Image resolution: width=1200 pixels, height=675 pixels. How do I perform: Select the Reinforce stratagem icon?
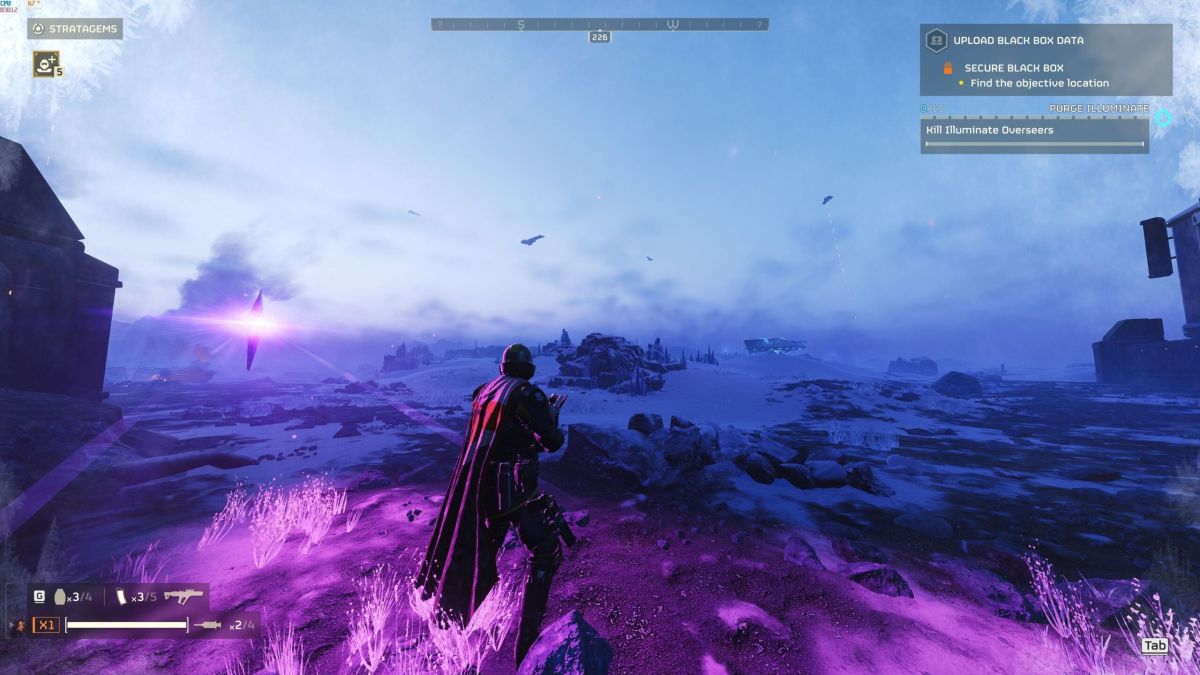[x=45, y=63]
